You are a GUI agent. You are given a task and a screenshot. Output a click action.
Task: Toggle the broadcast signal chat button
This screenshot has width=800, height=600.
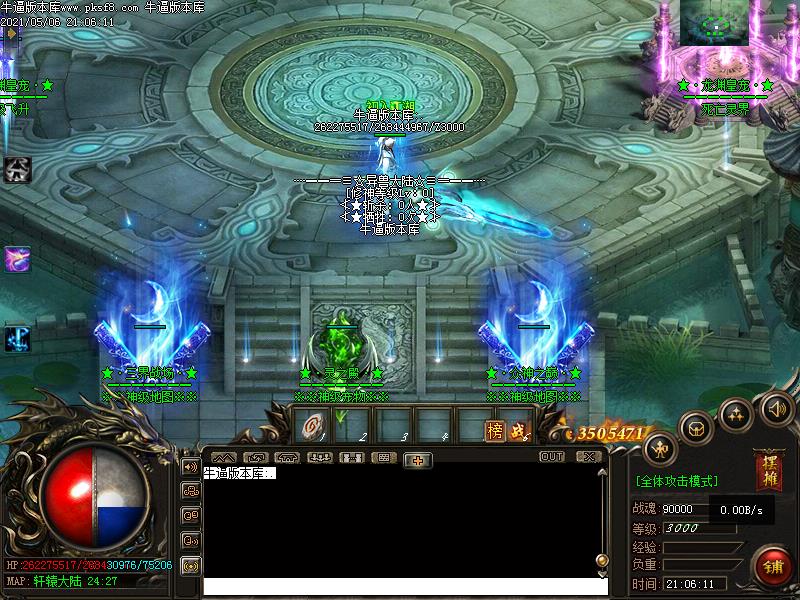[189, 565]
